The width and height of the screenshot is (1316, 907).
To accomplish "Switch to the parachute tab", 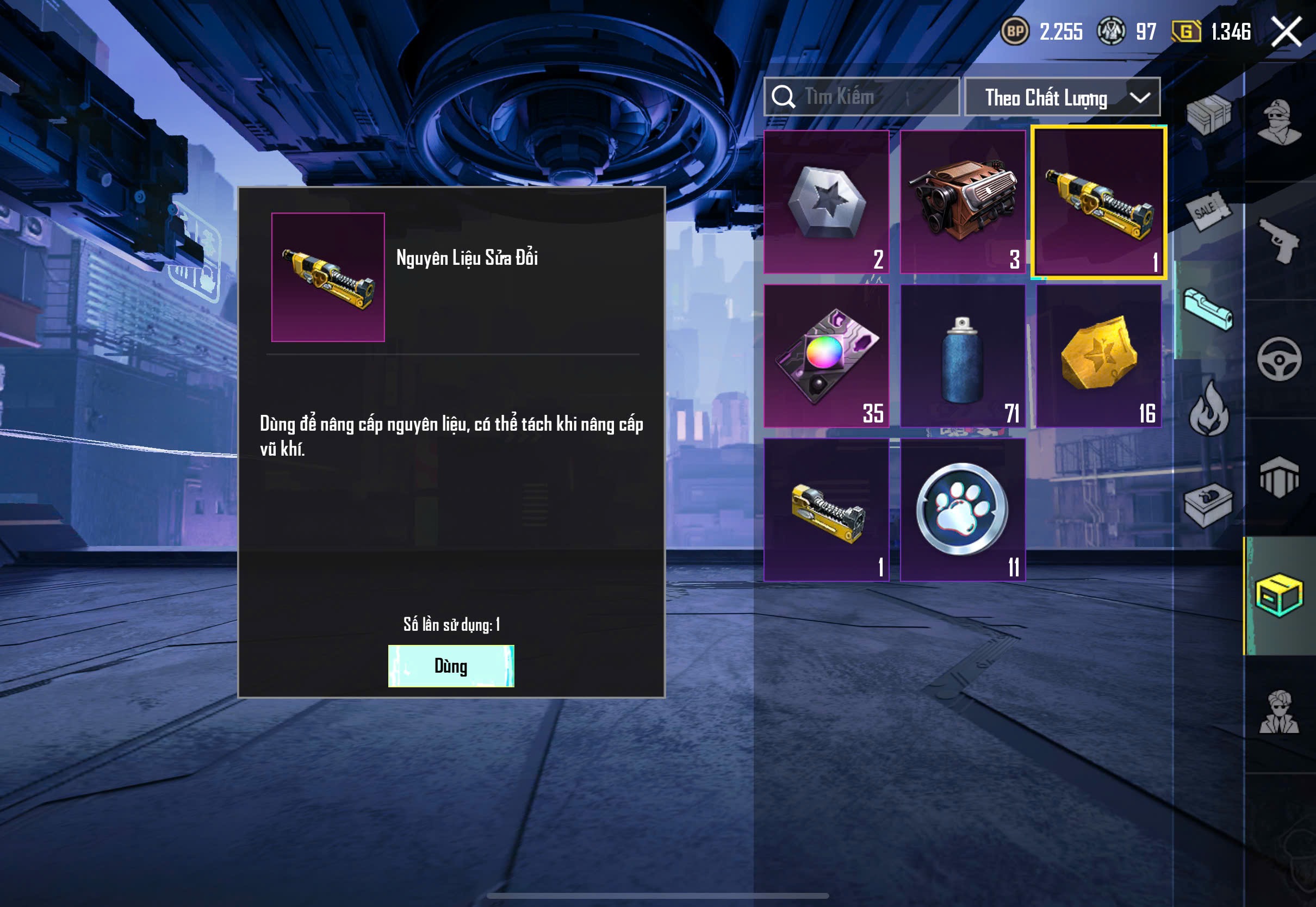I will [1279, 477].
